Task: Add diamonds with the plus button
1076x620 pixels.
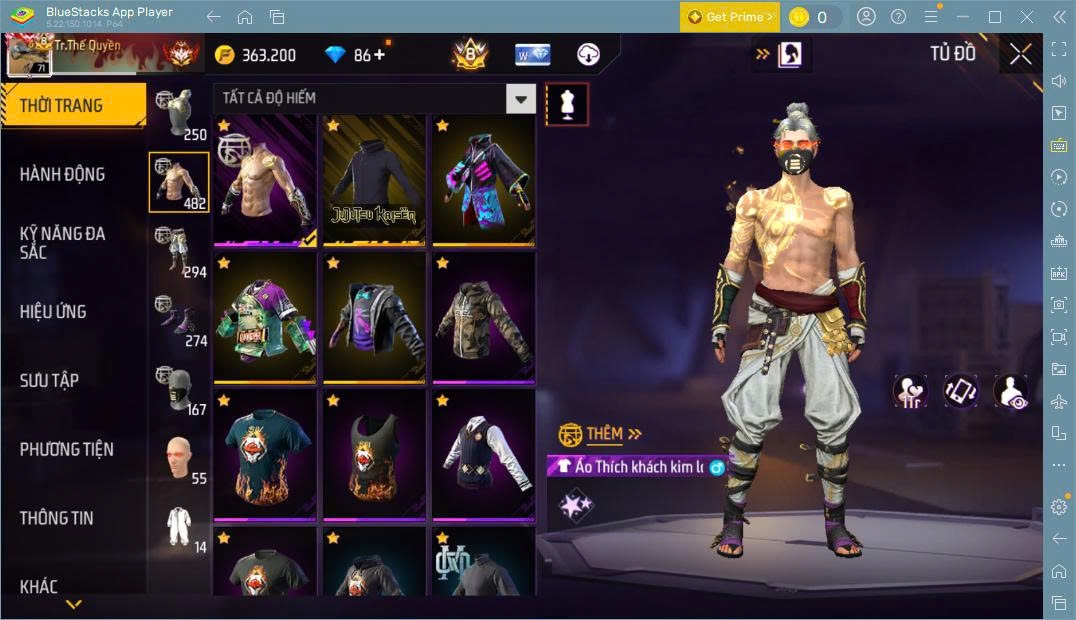Action: 379,55
